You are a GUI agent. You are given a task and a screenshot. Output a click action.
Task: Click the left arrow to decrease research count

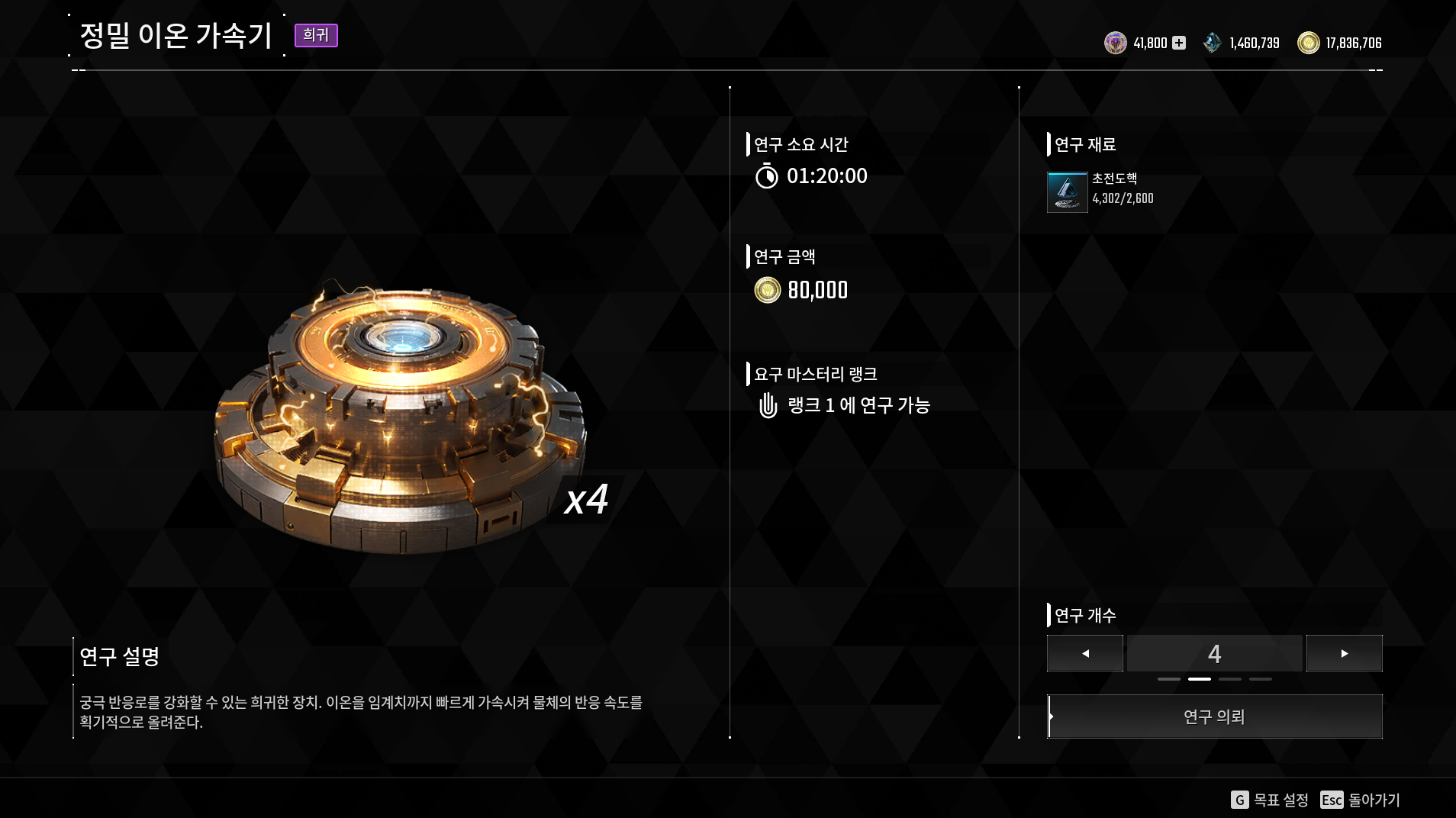(1085, 653)
